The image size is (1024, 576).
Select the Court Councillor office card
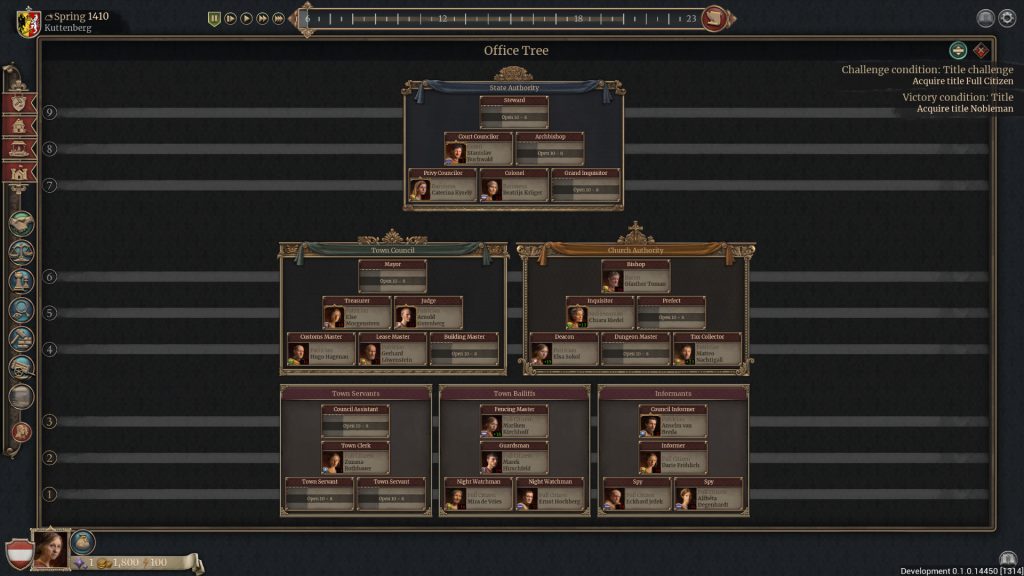(478, 149)
